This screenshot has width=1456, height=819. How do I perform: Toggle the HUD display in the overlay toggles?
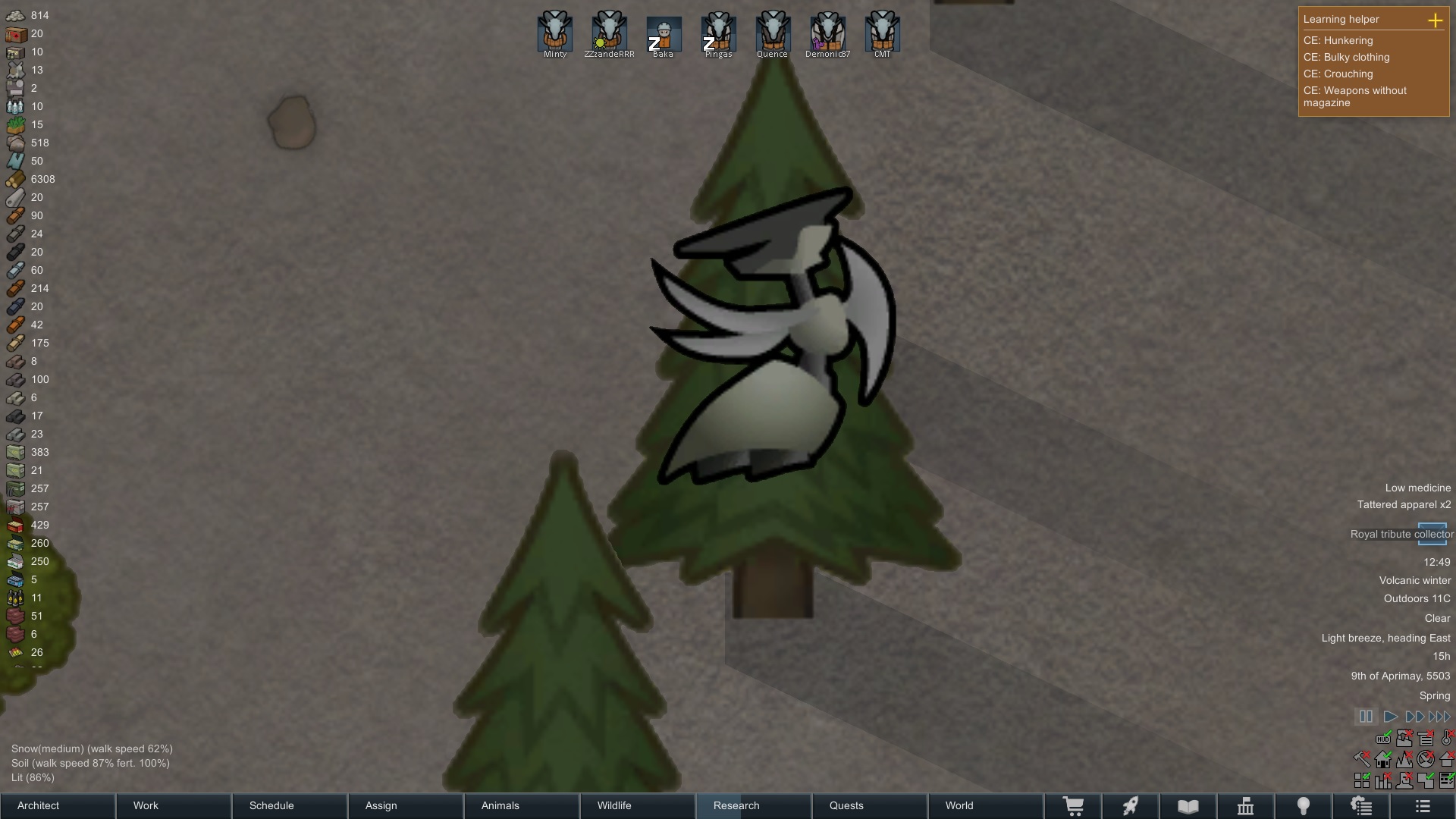(1383, 739)
